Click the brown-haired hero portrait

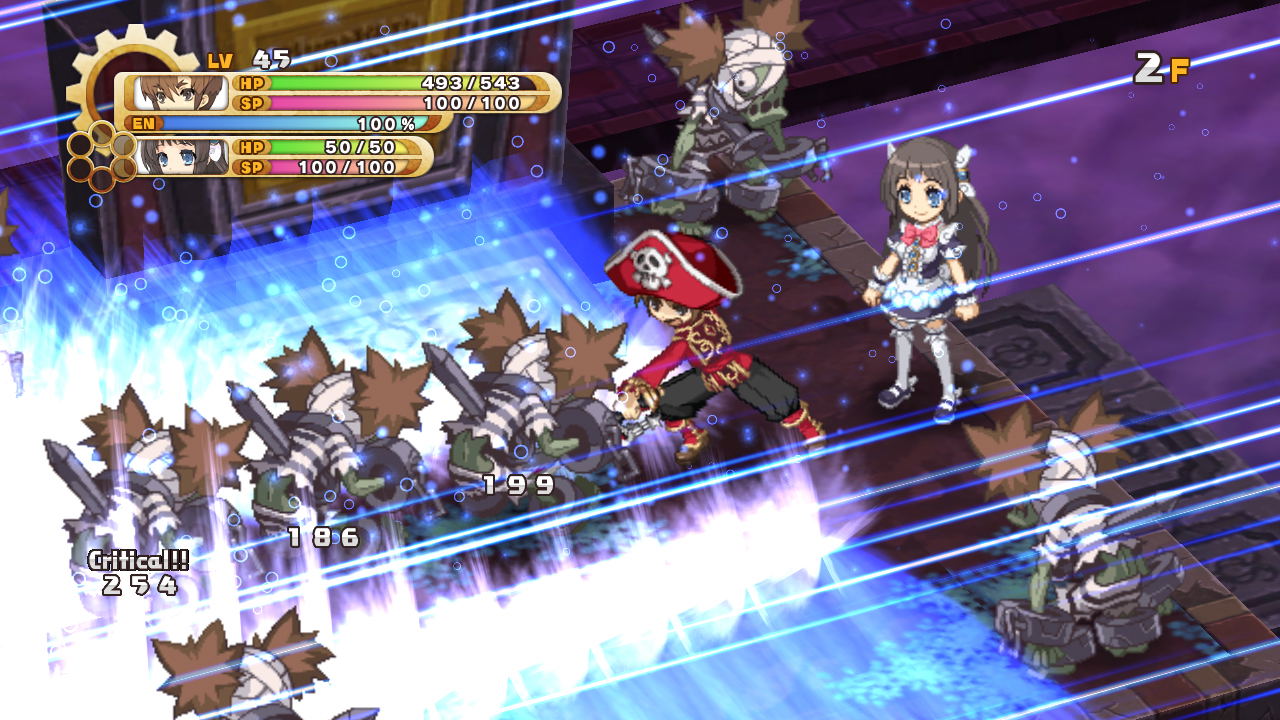(x=180, y=93)
